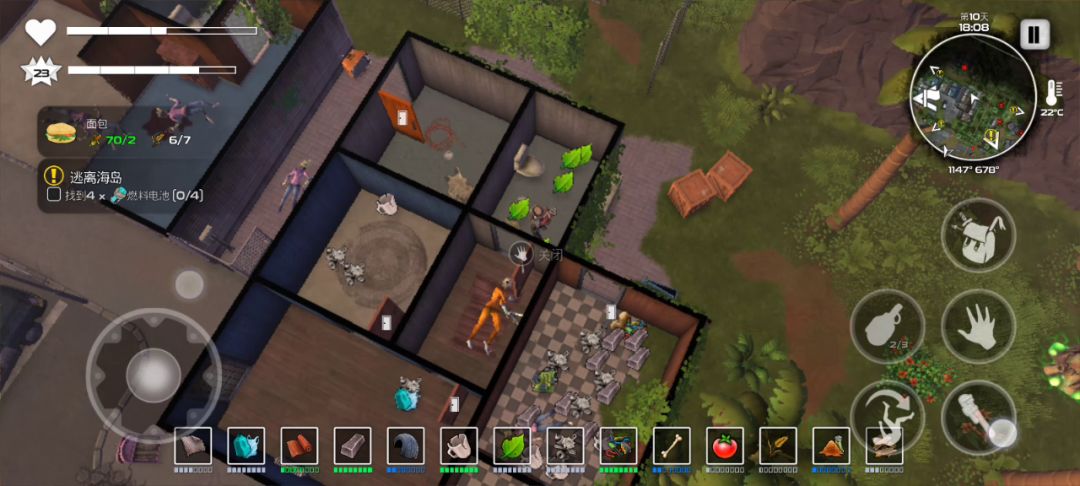The height and width of the screenshot is (486, 1080).
Task: Choose the orange powder pile hotbar slot
Action: (x=831, y=446)
